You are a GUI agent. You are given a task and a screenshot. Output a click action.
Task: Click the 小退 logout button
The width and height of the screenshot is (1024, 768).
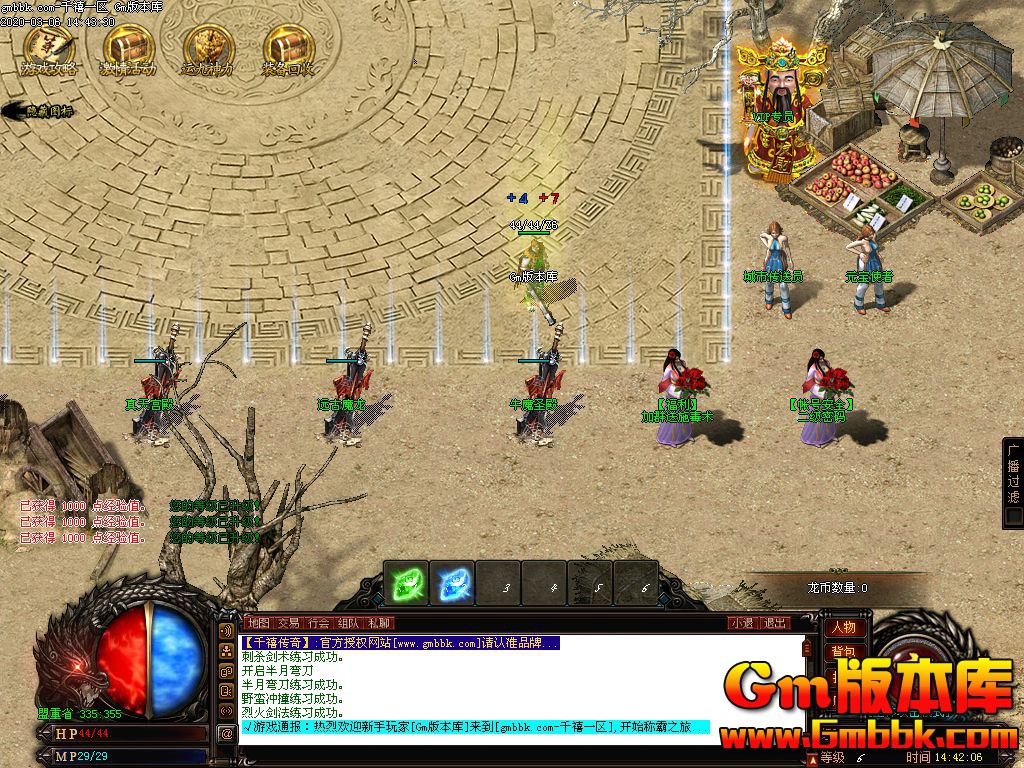[x=742, y=623]
